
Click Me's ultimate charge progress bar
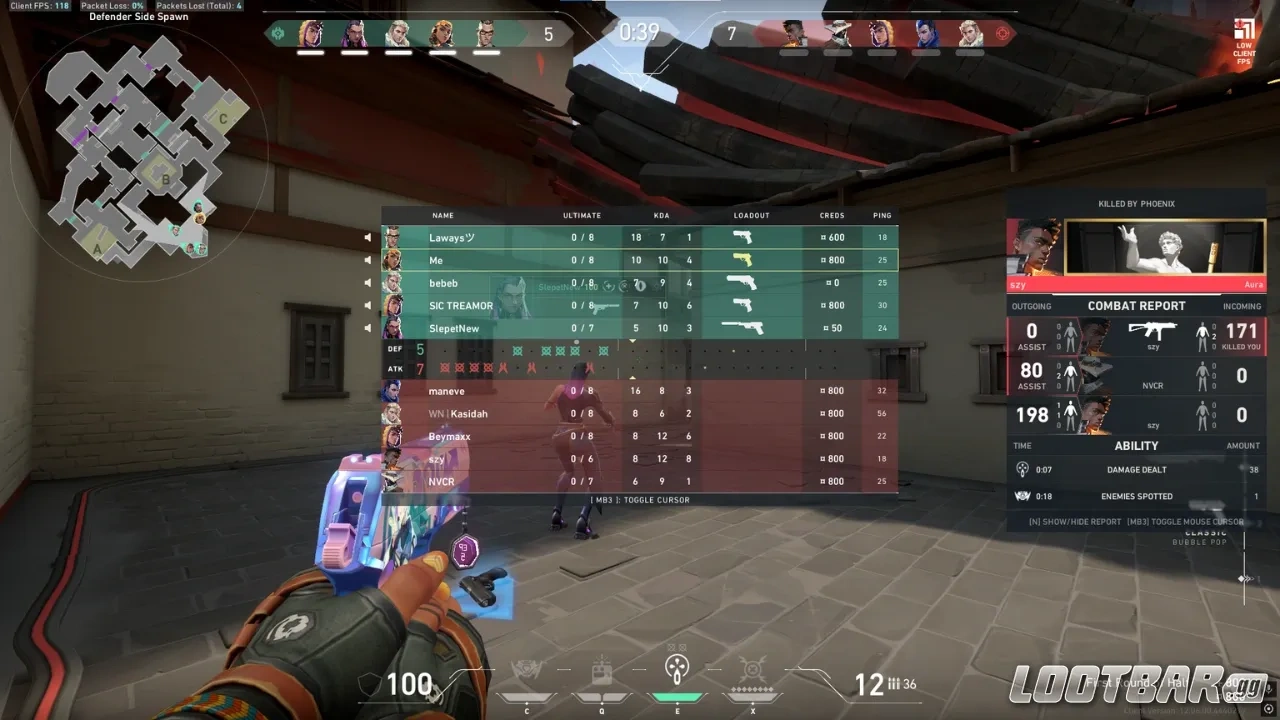pyautogui.click(x=581, y=260)
